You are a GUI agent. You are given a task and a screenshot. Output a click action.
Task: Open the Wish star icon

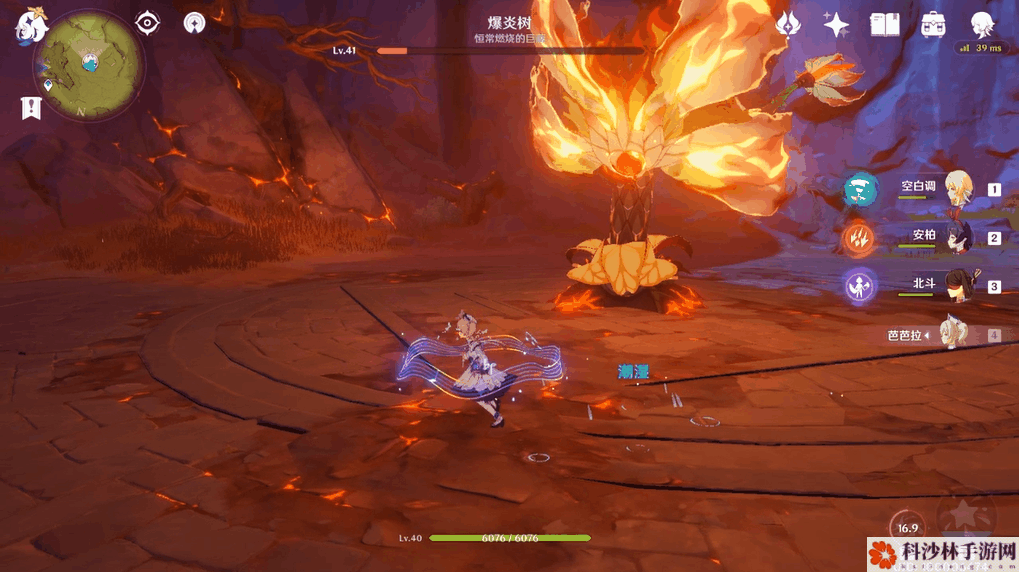point(836,24)
